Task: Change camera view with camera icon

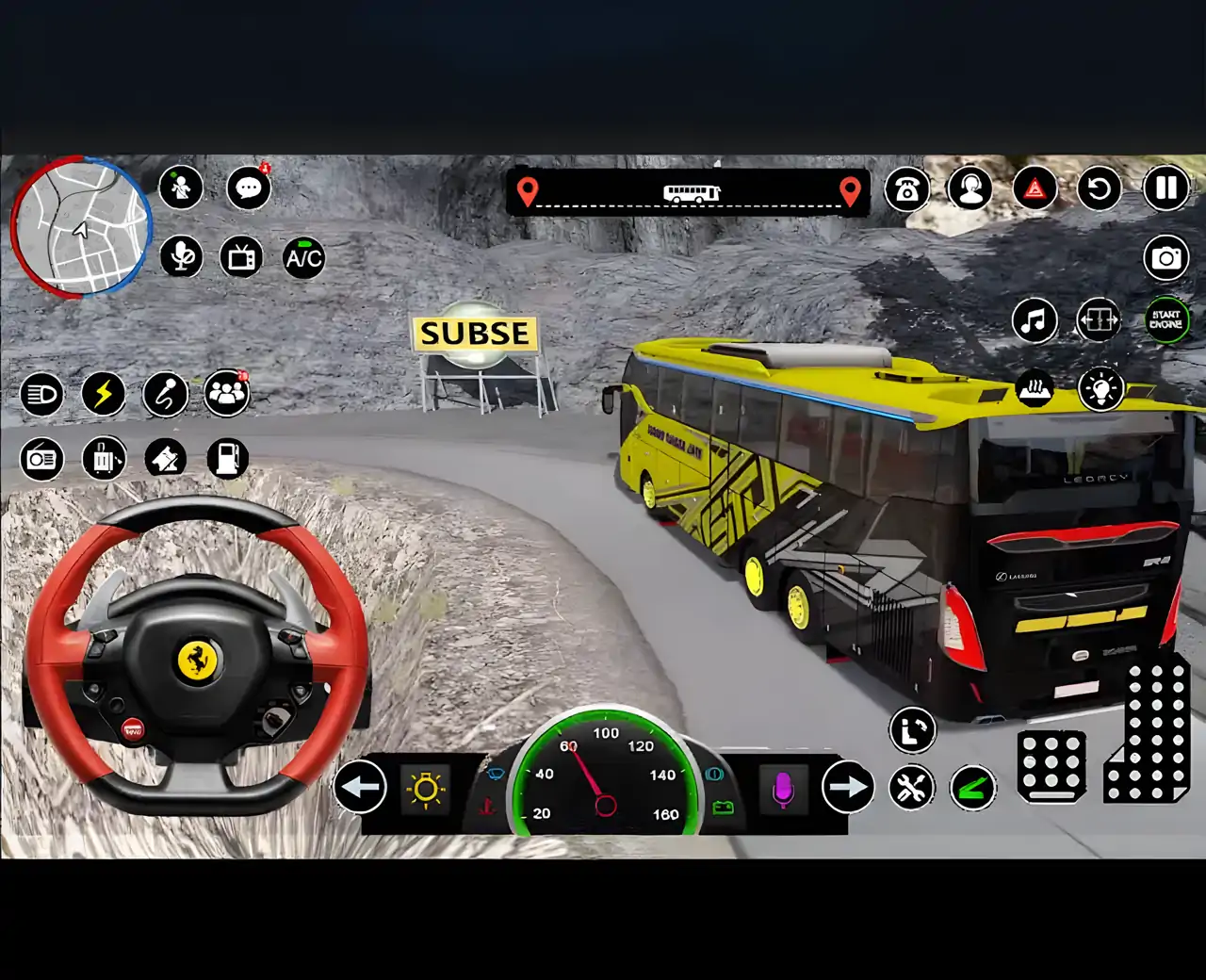Action: click(1166, 257)
